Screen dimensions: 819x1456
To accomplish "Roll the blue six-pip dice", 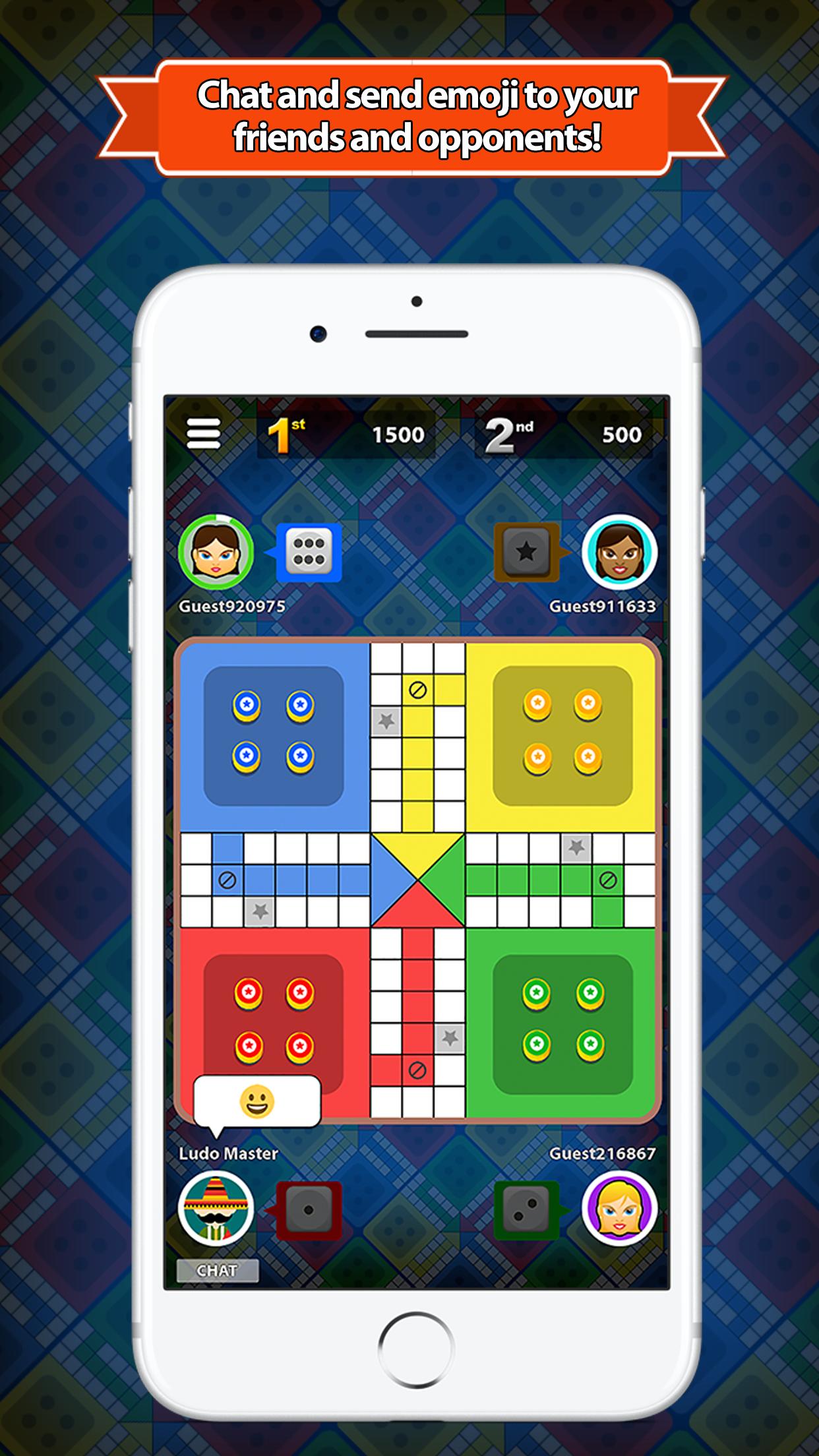I will (x=309, y=552).
